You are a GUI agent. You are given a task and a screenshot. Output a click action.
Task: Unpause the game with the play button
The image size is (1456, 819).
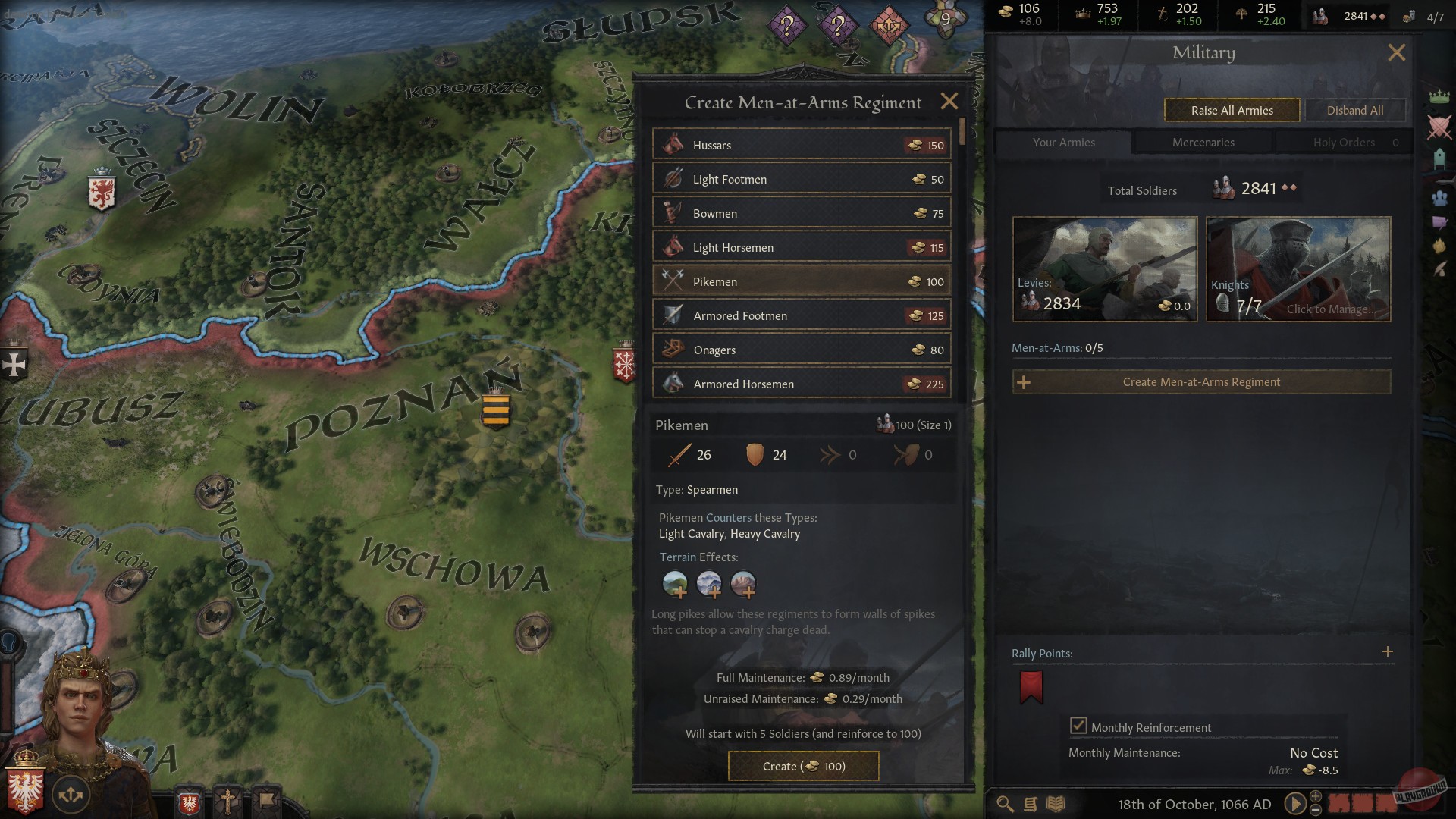1295,802
